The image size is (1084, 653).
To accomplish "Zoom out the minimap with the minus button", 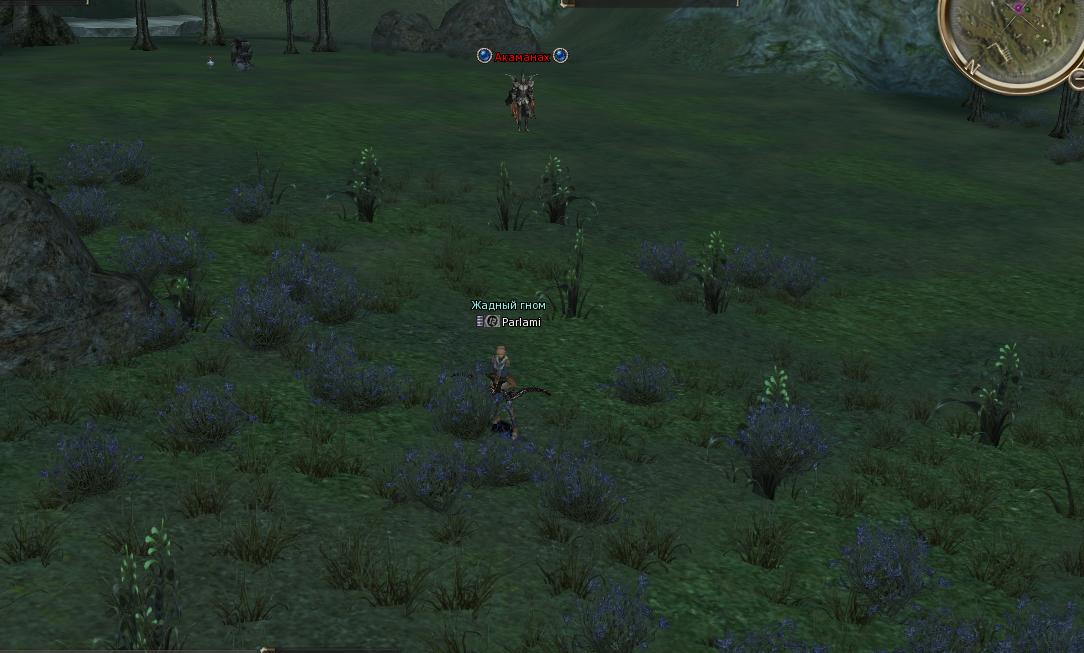I will (1077, 78).
